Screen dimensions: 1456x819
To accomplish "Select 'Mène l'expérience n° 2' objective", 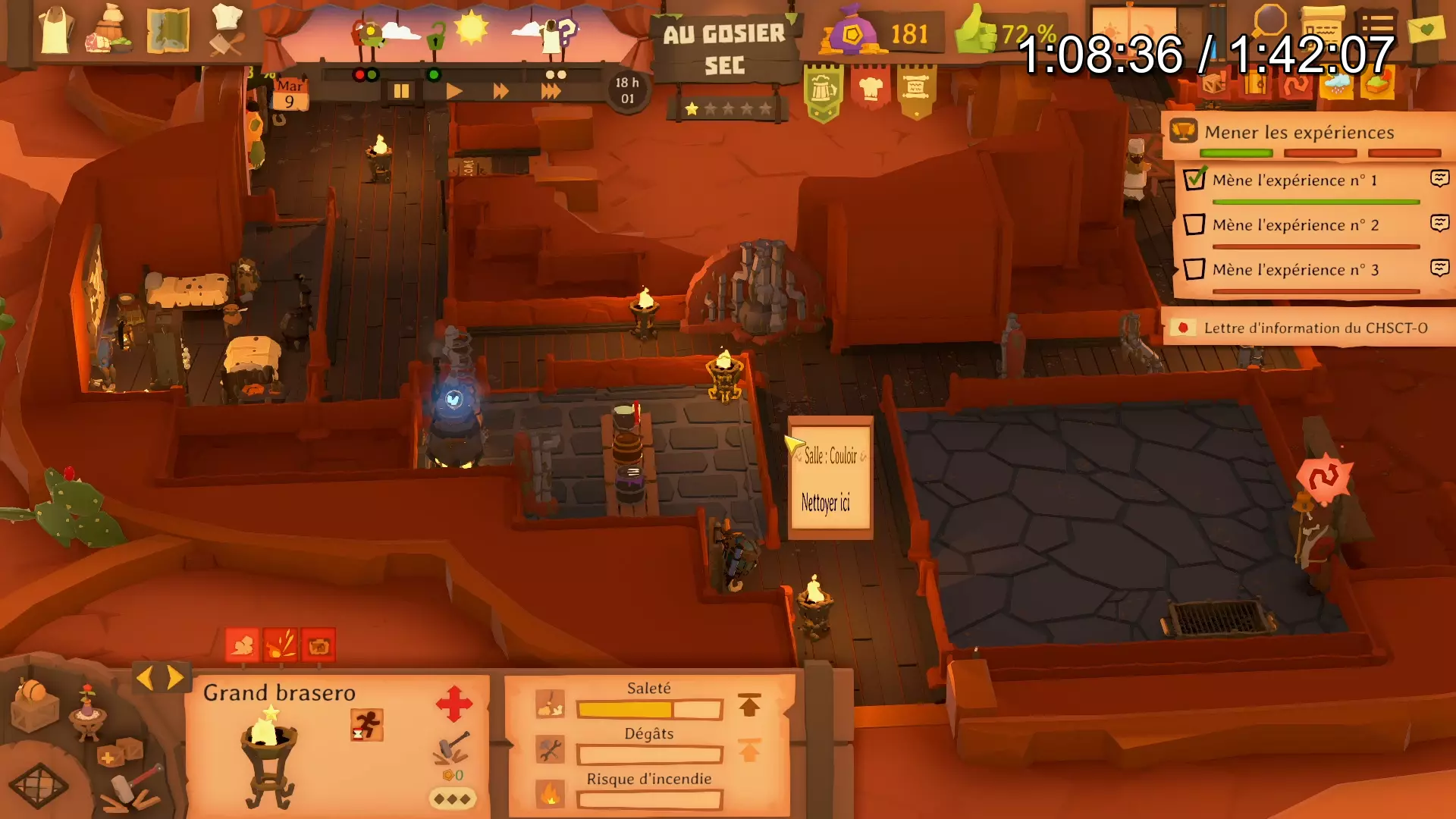I will pos(1295,225).
